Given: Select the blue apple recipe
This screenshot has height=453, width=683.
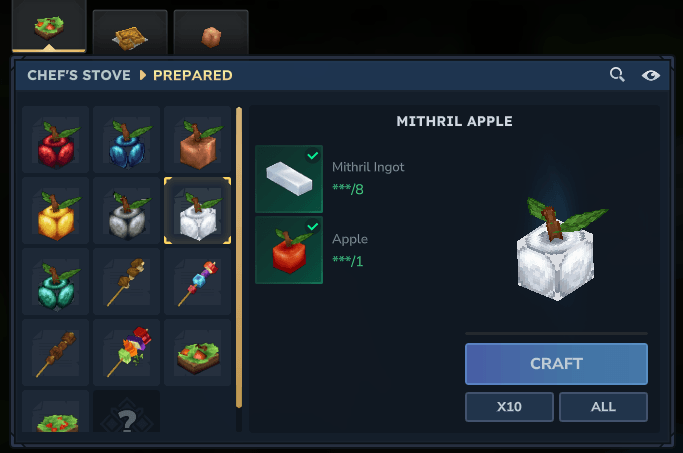Looking at the screenshot, I should (126, 141).
